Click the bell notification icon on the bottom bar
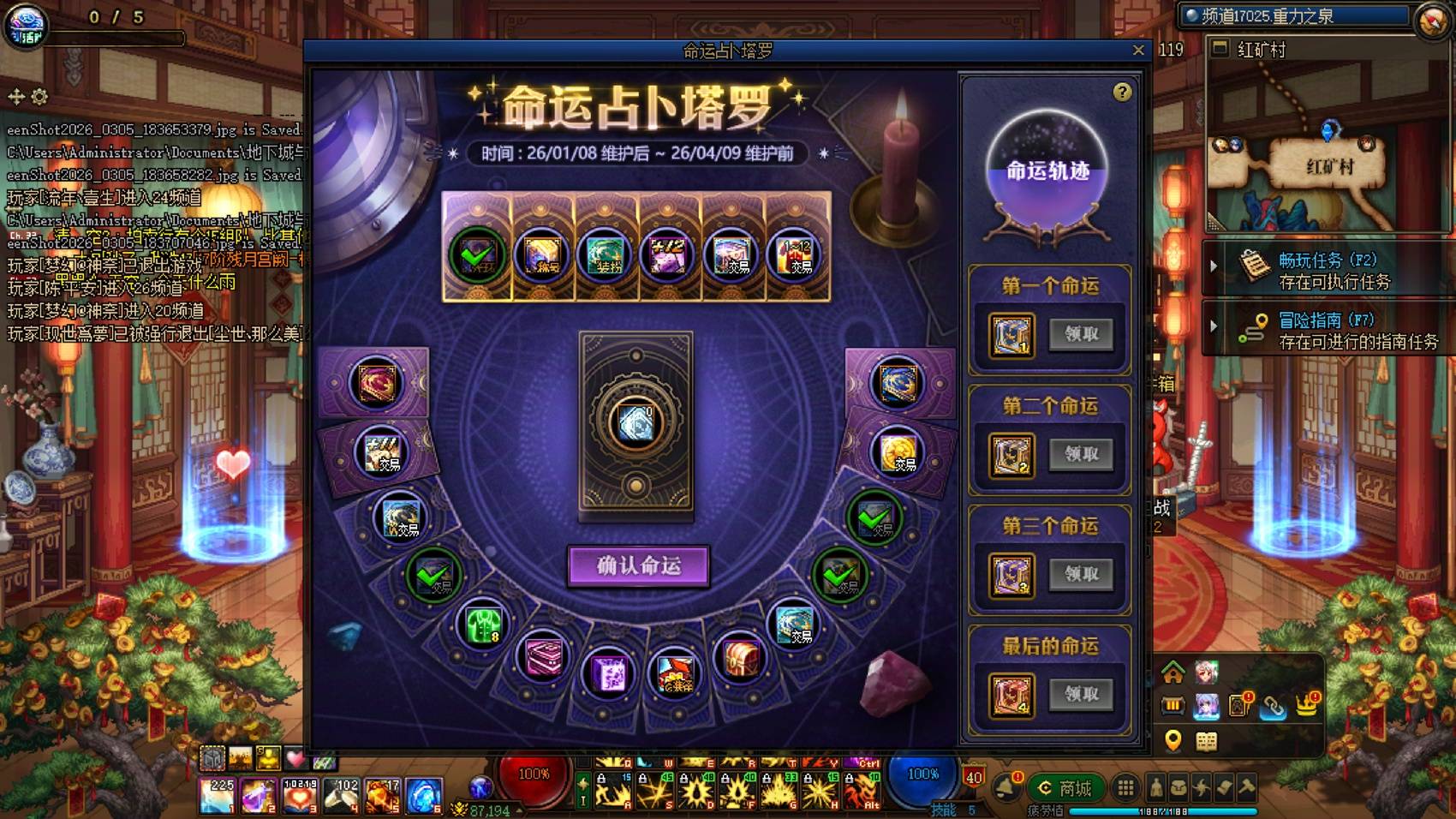Viewport: 1456px width, 819px height. click(1006, 786)
